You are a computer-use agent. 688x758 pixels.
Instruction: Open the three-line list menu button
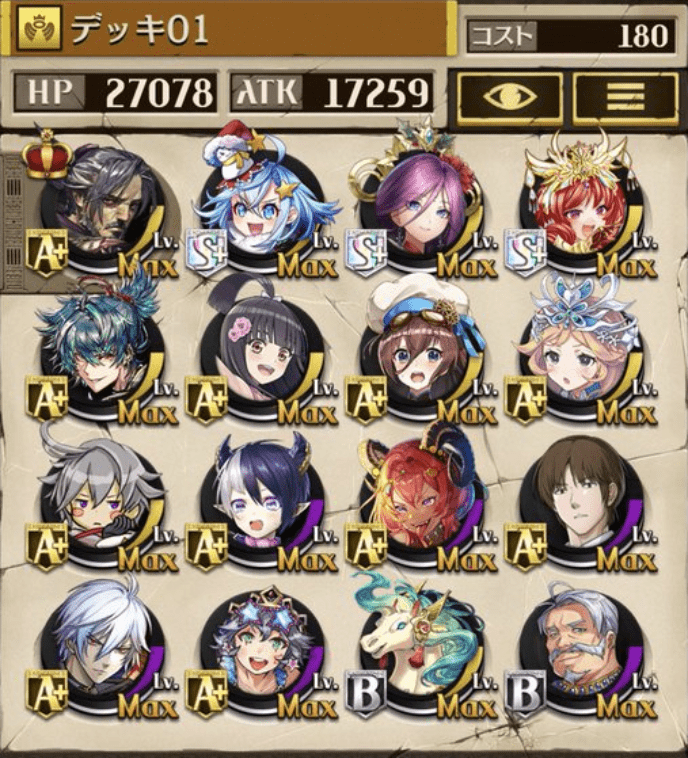(x=625, y=95)
